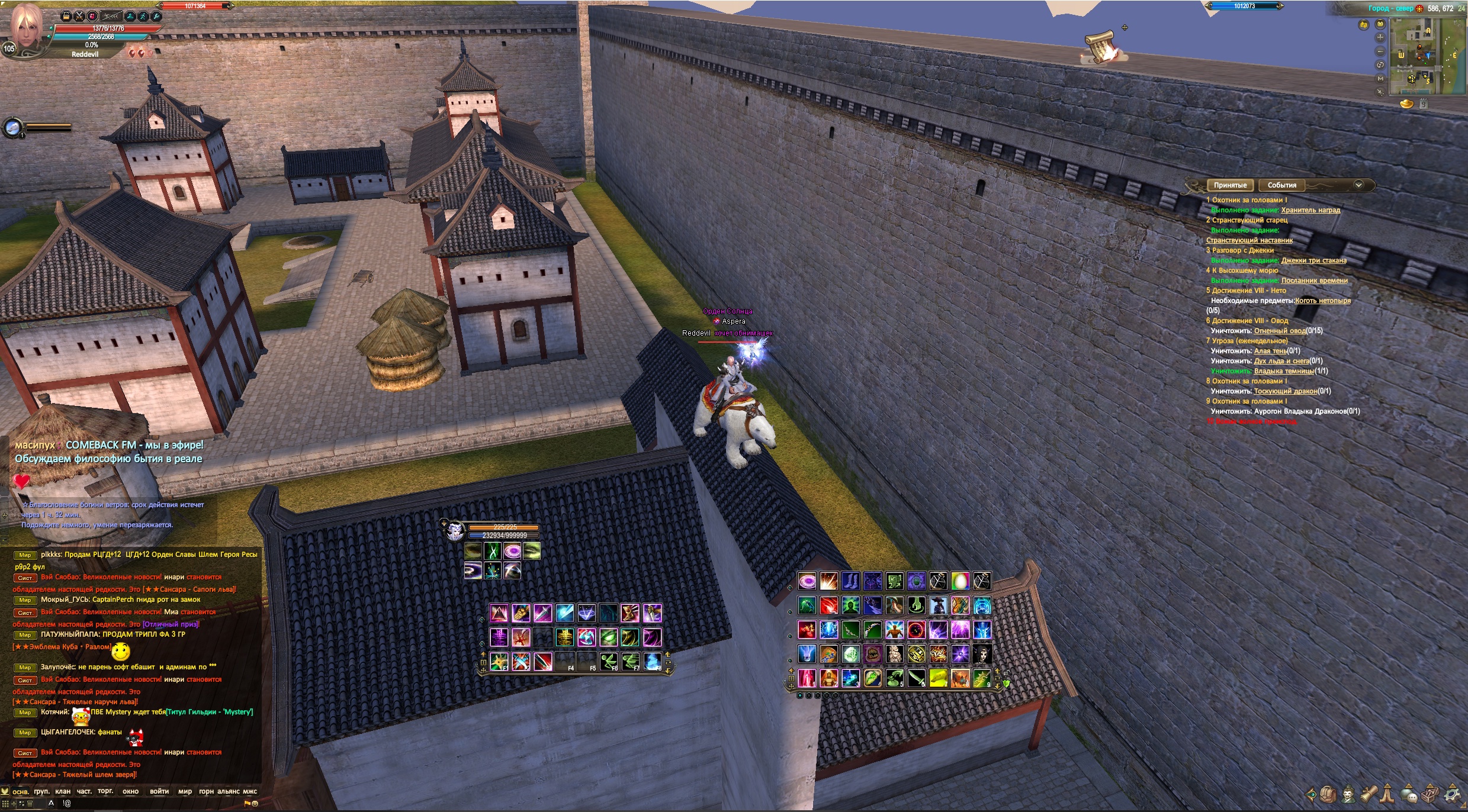Collapse the quest tracker with its arrow

click(1358, 185)
